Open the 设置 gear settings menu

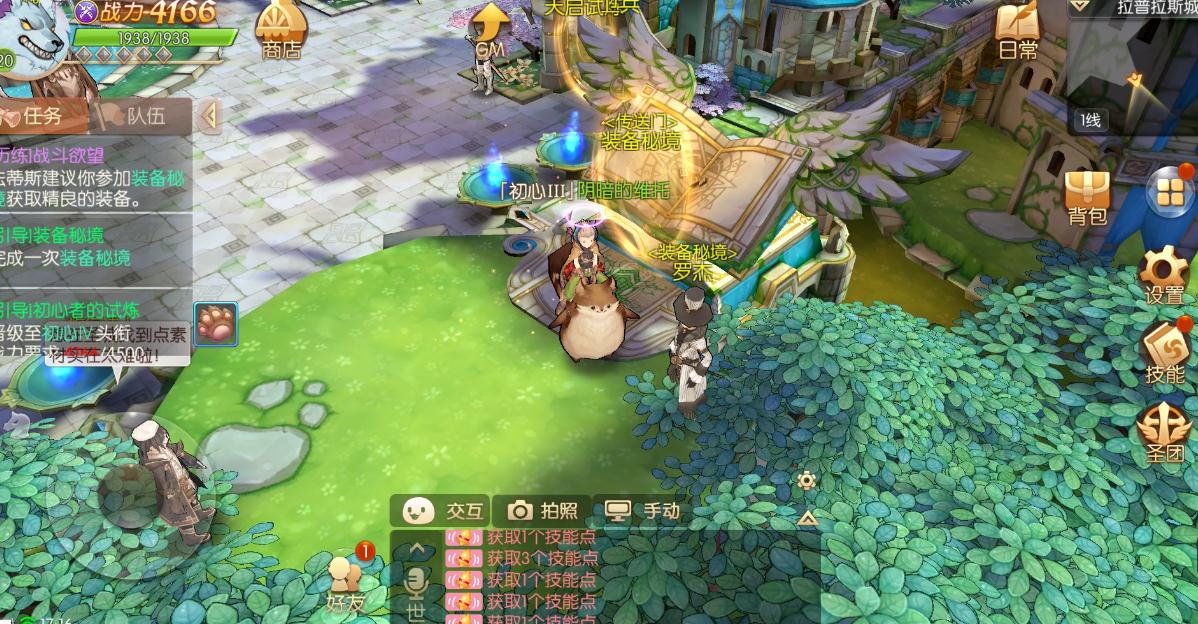1164,272
